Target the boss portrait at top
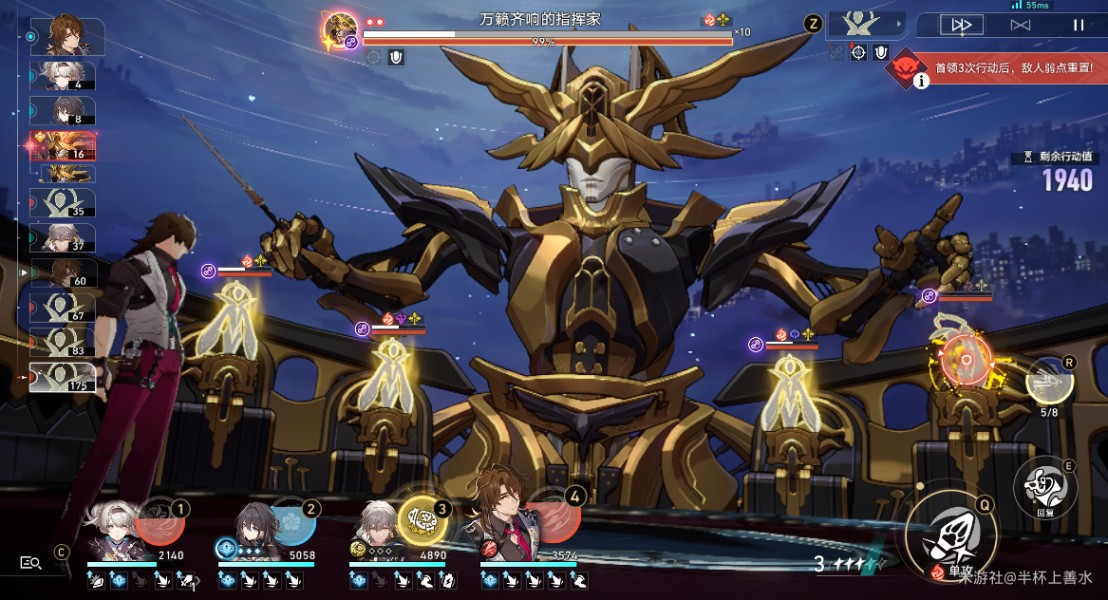This screenshot has width=1108, height=600. click(x=342, y=27)
